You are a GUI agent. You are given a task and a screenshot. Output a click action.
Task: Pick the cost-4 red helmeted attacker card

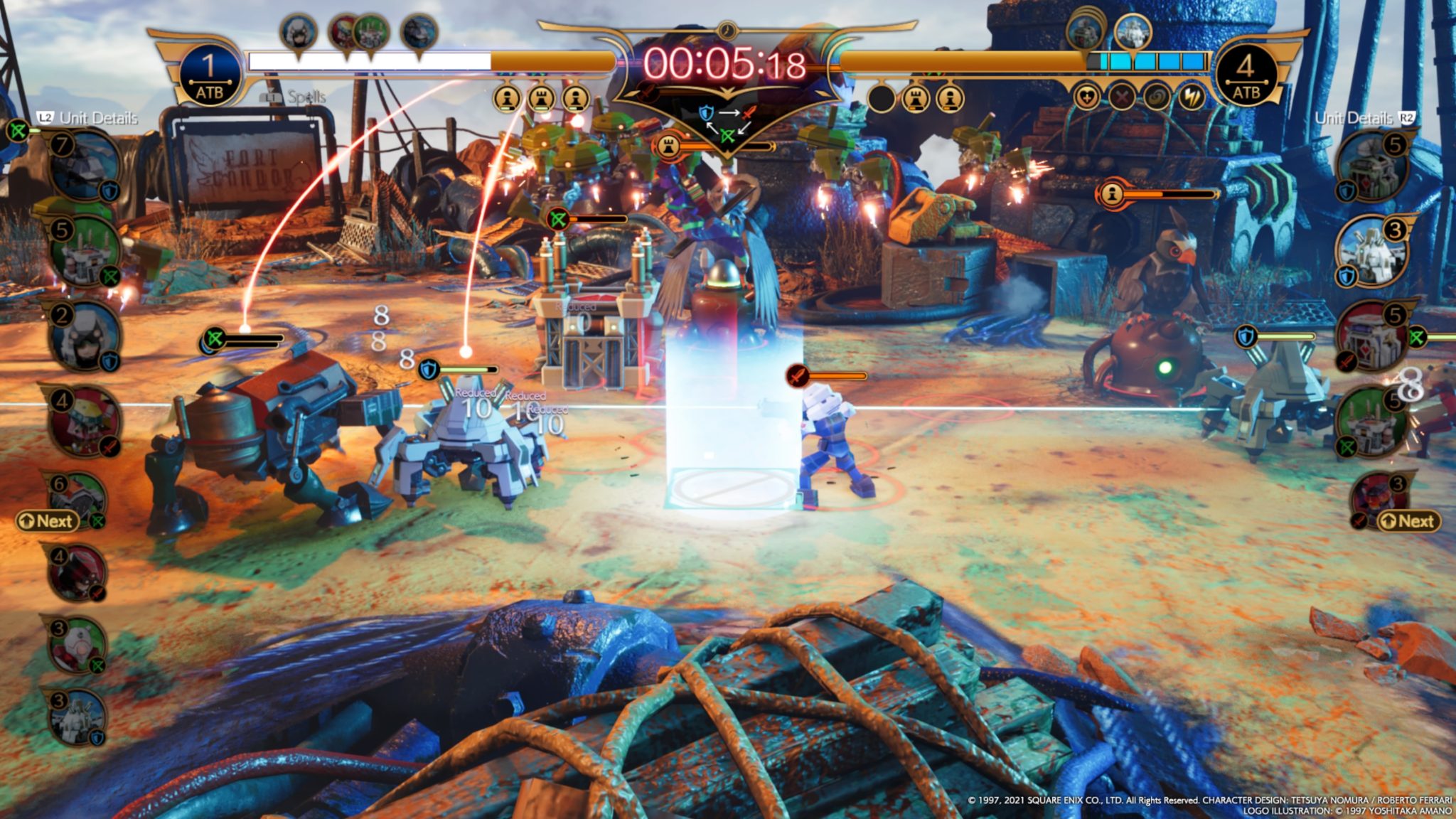[84, 421]
